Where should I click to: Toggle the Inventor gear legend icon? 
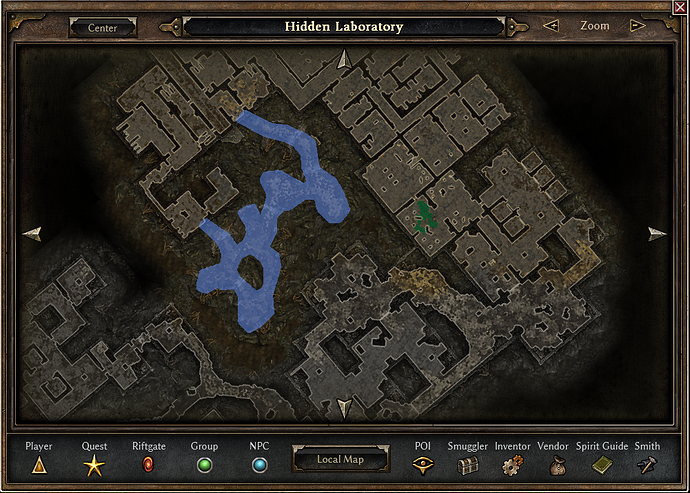click(512, 465)
